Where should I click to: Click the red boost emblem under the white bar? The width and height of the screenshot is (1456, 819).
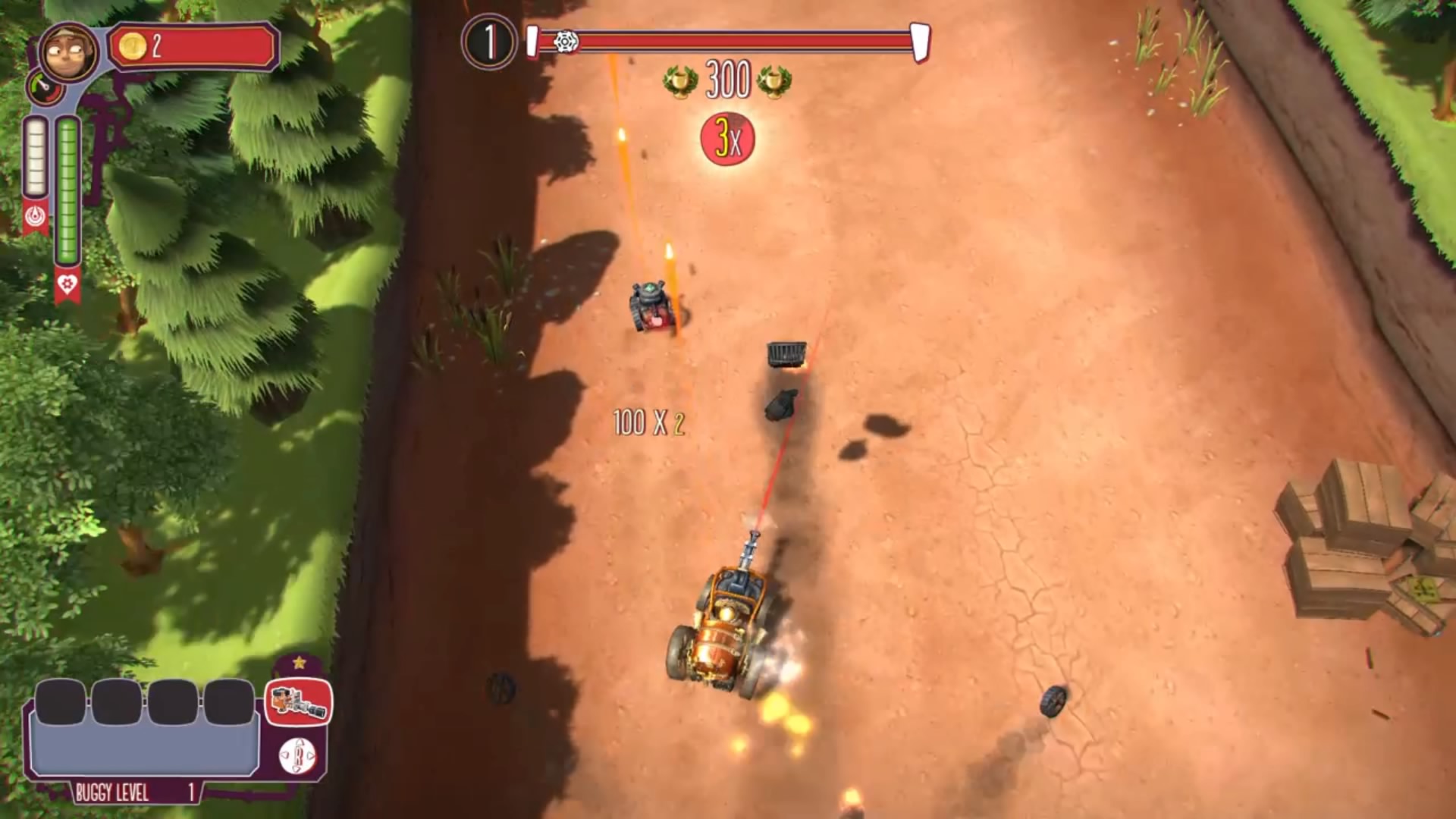click(36, 217)
